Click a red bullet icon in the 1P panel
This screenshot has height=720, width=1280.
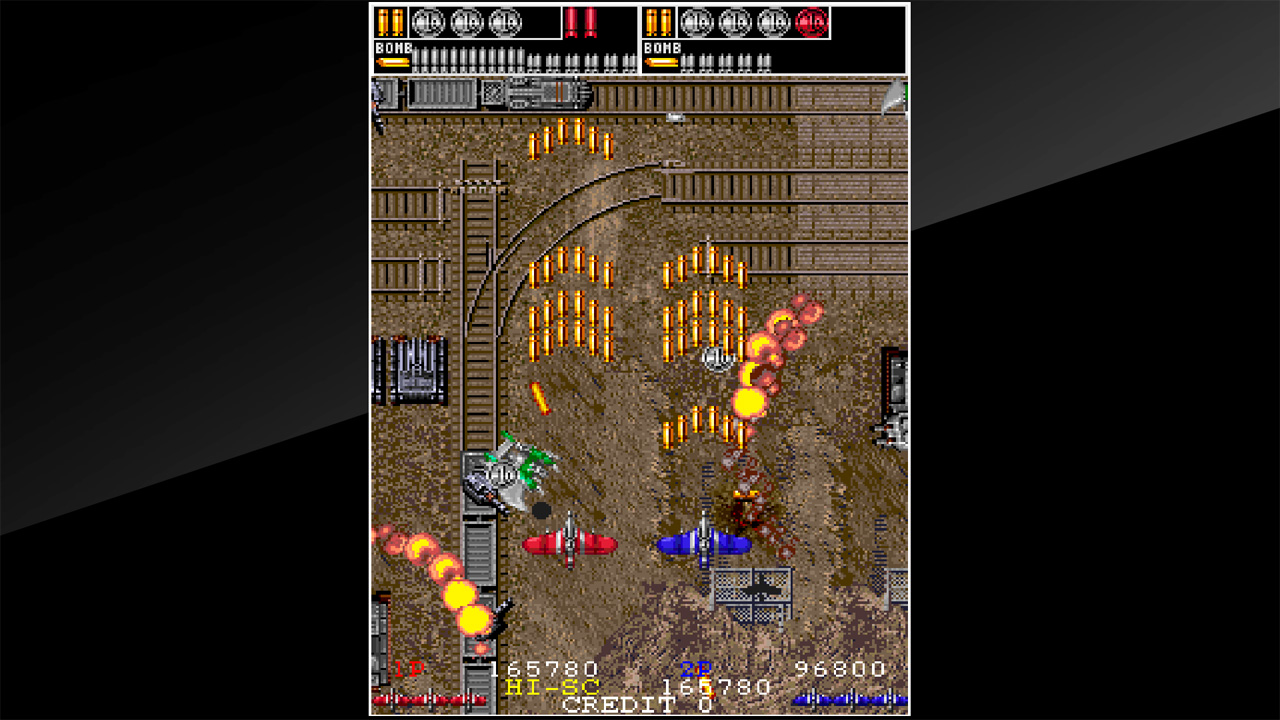(570, 23)
